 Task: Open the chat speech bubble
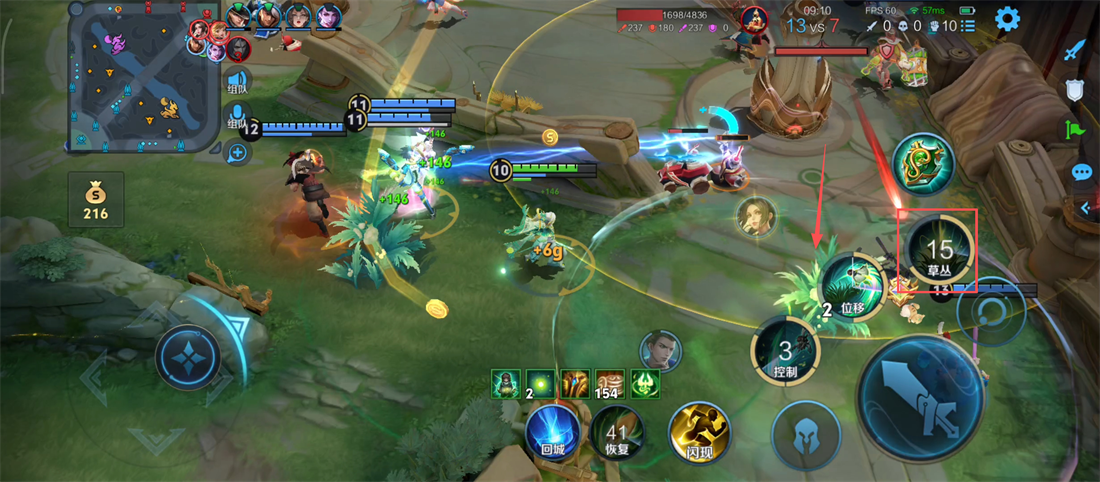[x=1081, y=172]
